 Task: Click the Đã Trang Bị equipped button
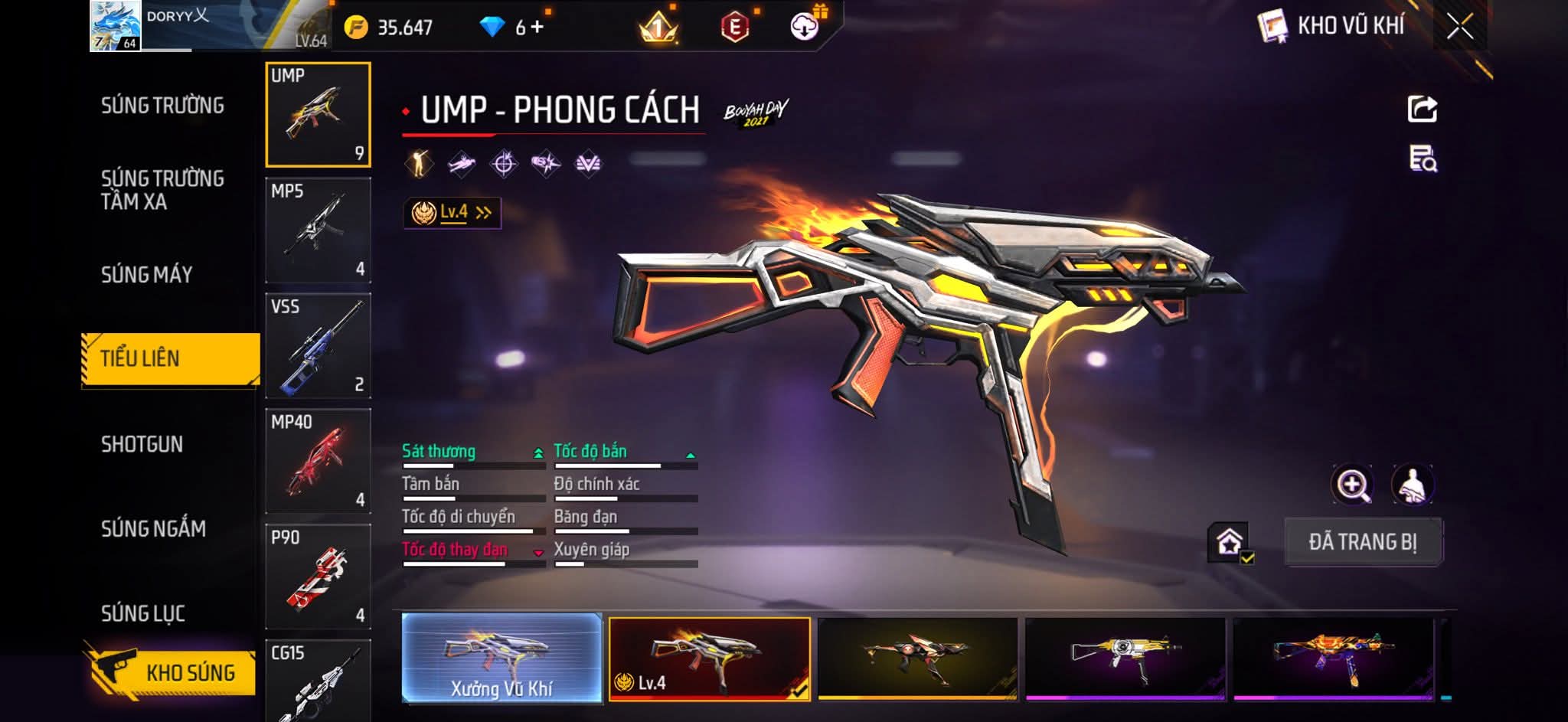coord(1362,542)
